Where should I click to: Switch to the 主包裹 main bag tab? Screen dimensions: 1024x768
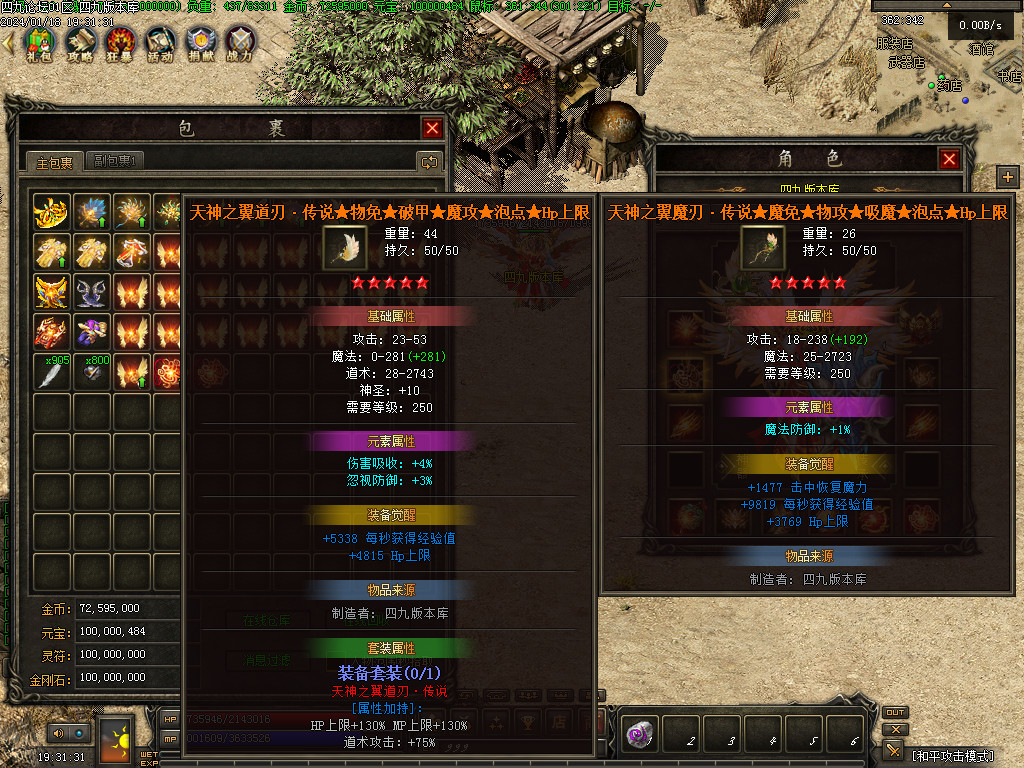click(x=54, y=162)
